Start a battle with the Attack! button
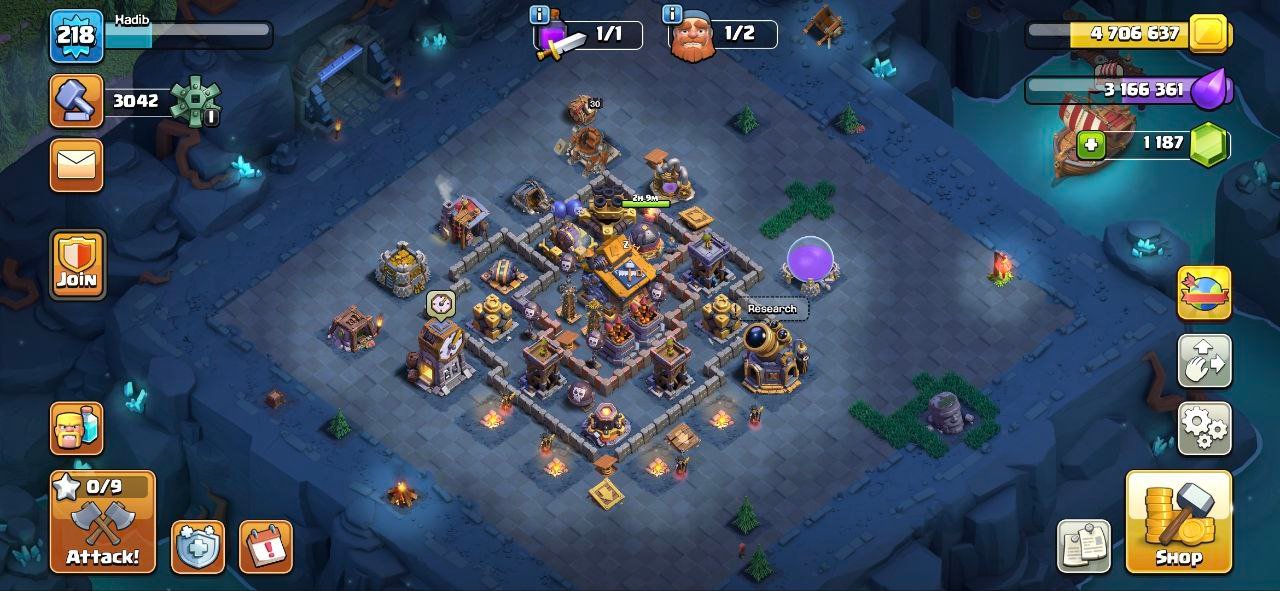 click(103, 521)
